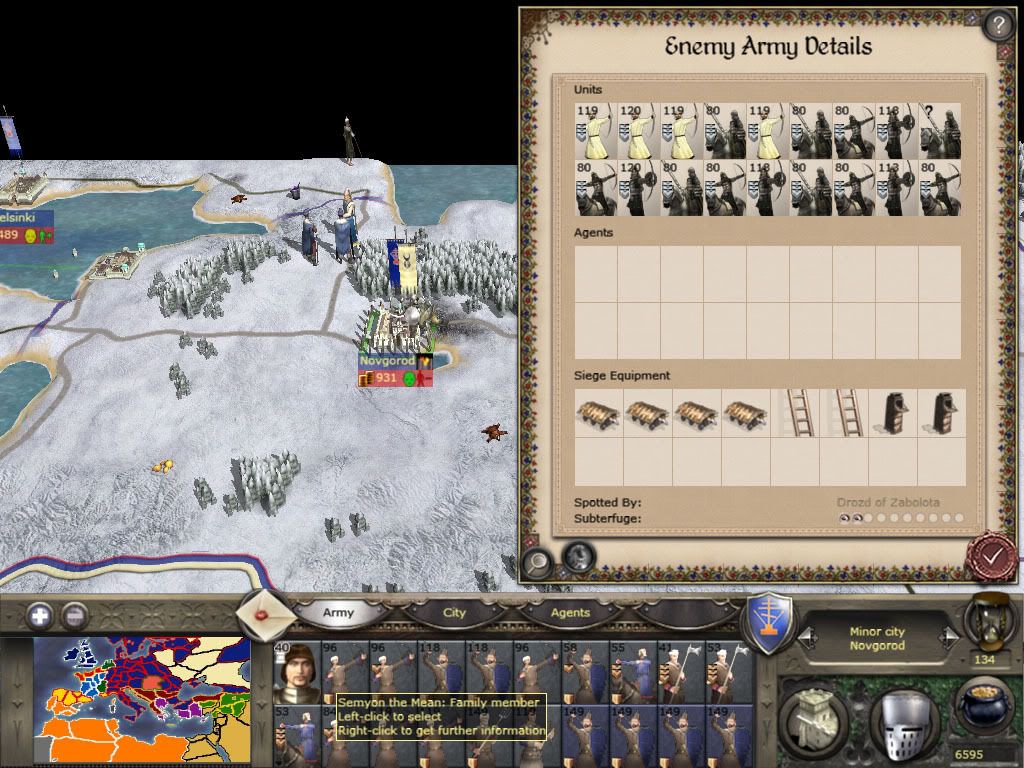The width and height of the screenshot is (1024, 768).
Task: Open help for Enemy Army Details
Action: [998, 25]
